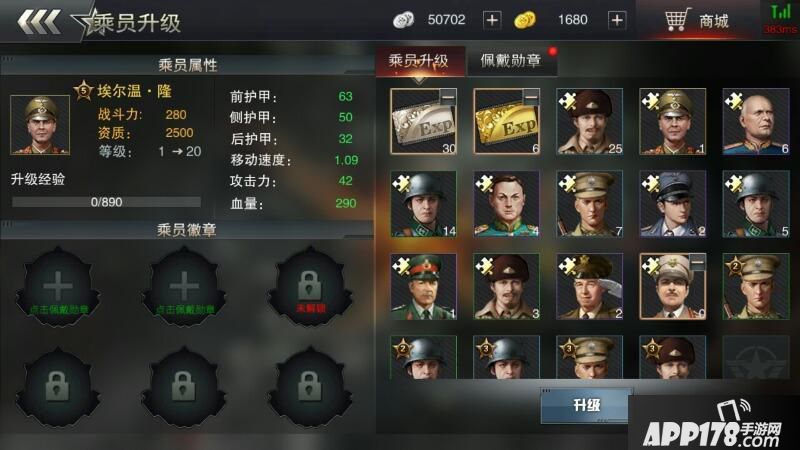Select the white-uniformed officer card with minus icon
The image size is (800, 450).
671,285
